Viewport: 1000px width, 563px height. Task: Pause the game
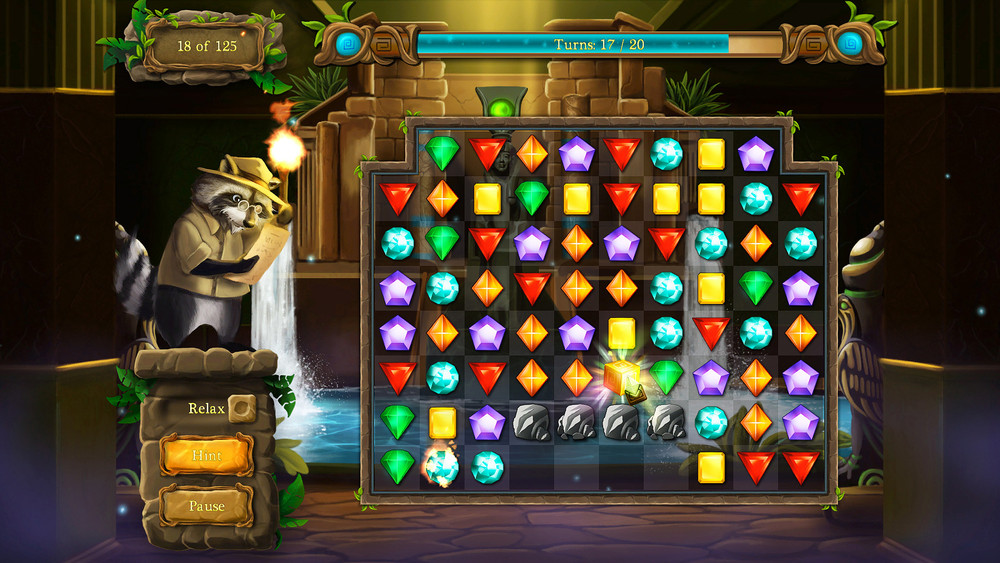click(206, 505)
